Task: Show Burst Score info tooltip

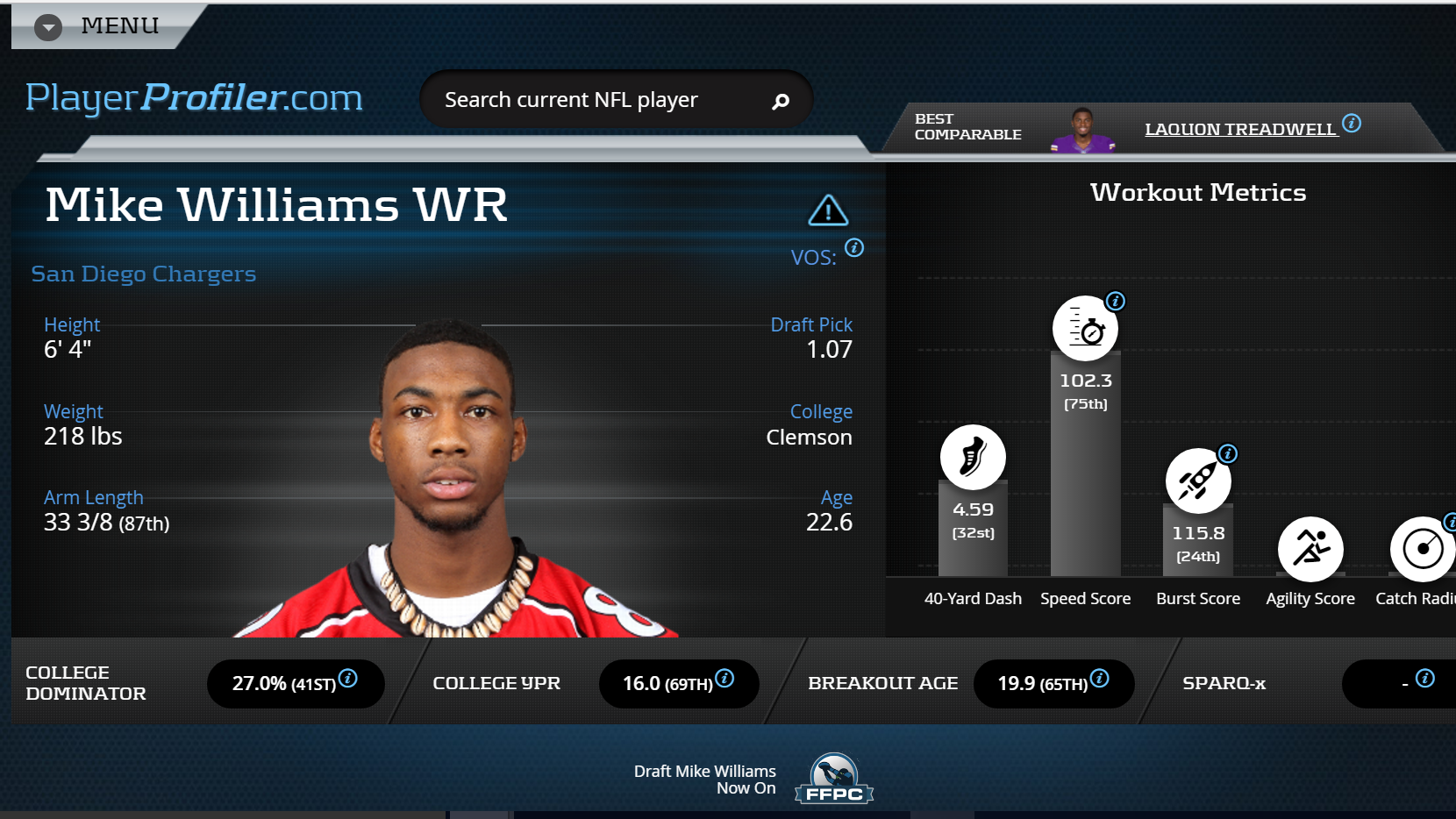Action: point(1228,453)
